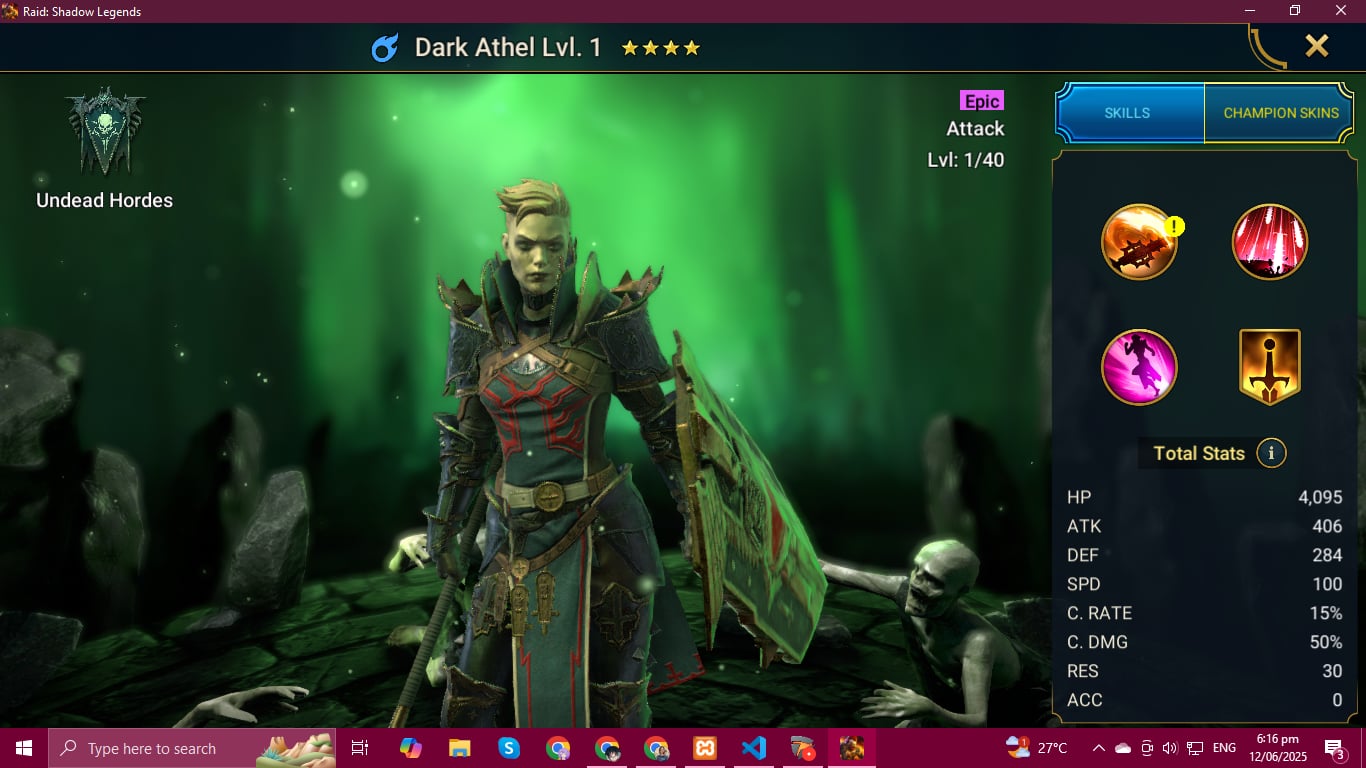1366x768 pixels.
Task: Select the pink running figure skill
Action: coord(1139,367)
